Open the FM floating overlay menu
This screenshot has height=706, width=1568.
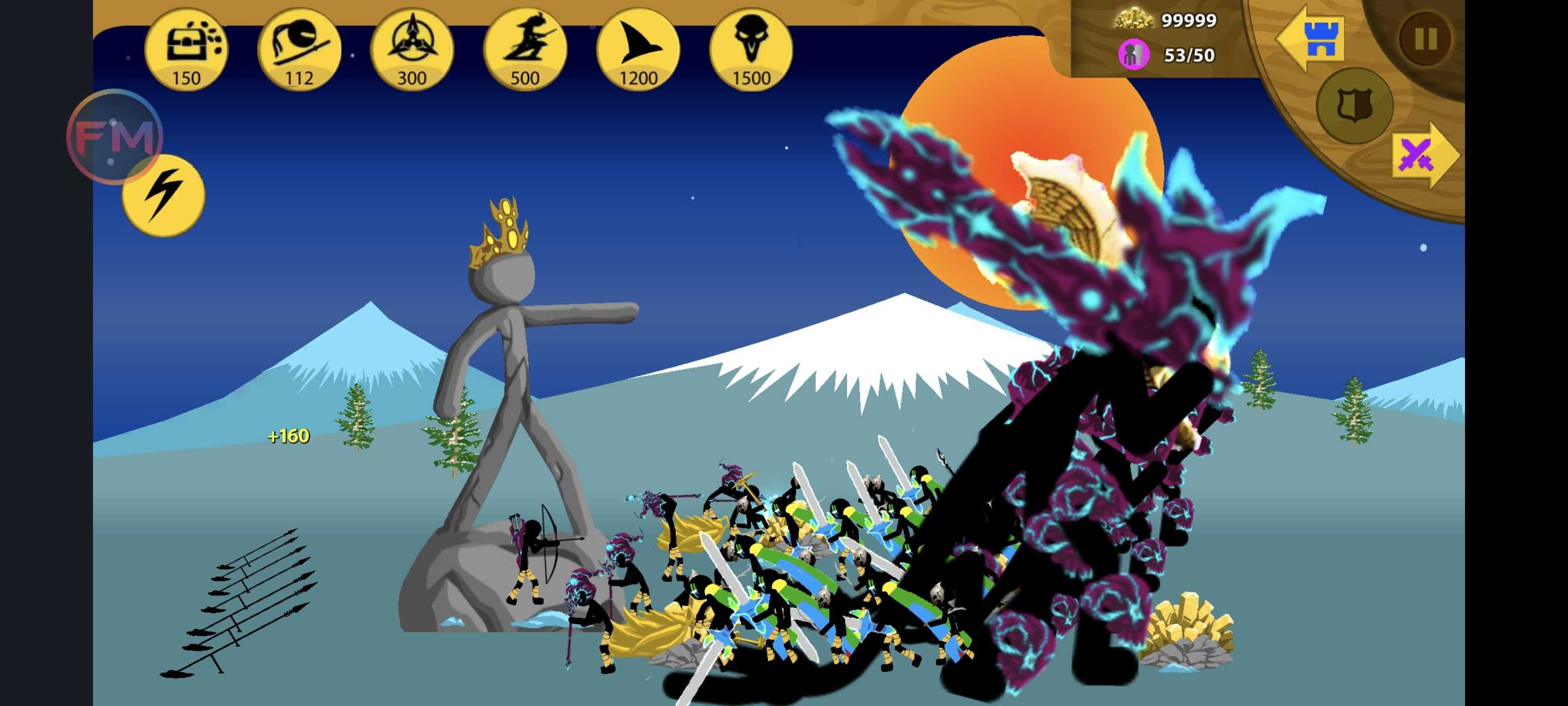[x=114, y=136]
